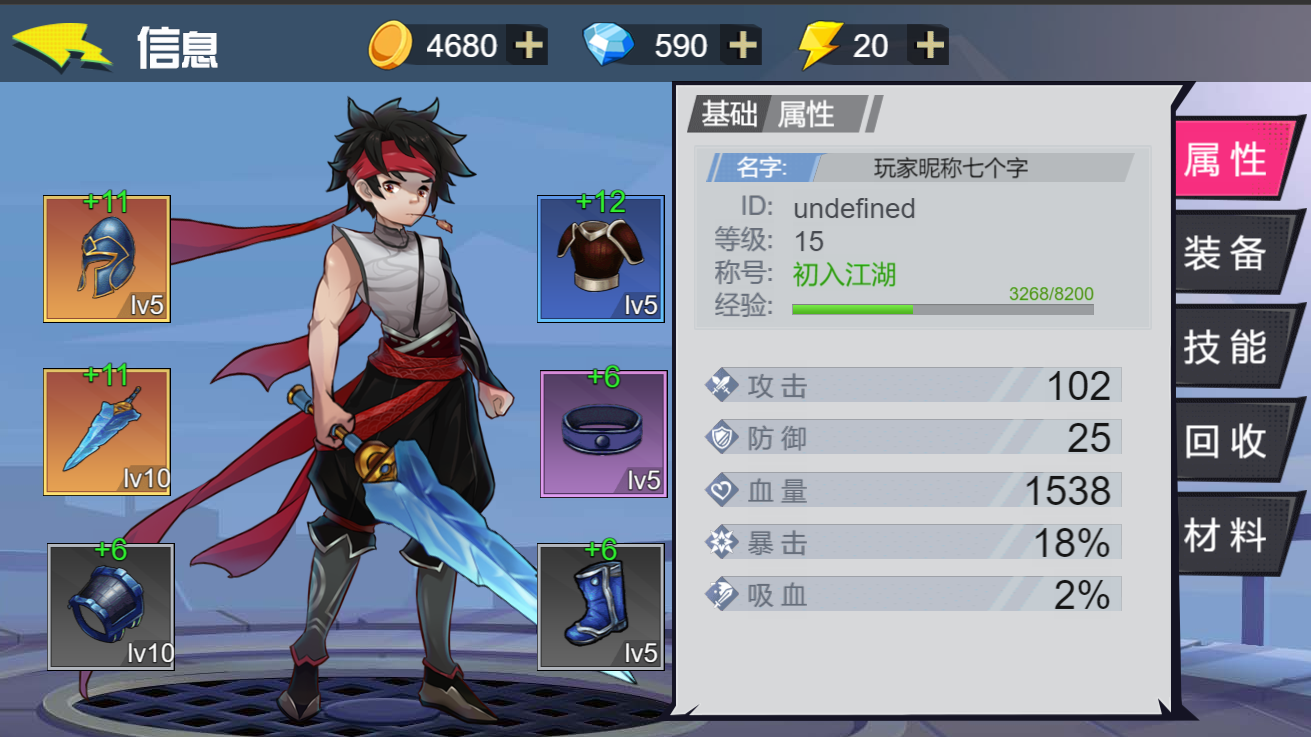Refill lightning energy with plus button
The width and height of the screenshot is (1311, 737).
point(930,46)
